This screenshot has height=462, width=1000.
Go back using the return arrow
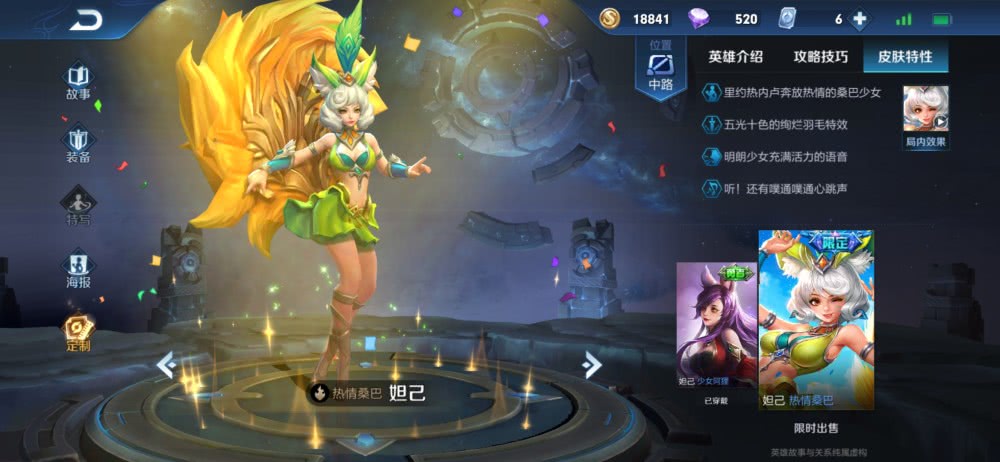[86, 19]
